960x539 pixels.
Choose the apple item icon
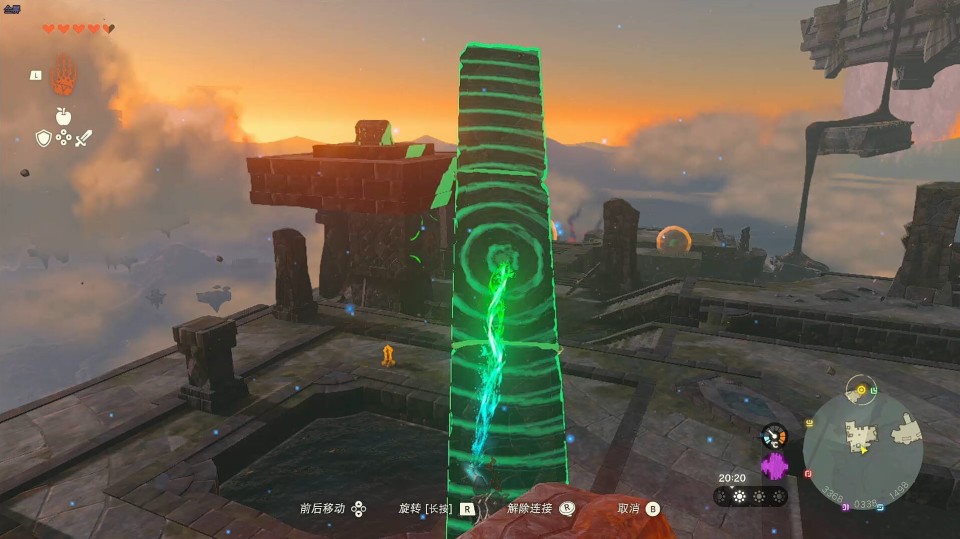point(63,116)
